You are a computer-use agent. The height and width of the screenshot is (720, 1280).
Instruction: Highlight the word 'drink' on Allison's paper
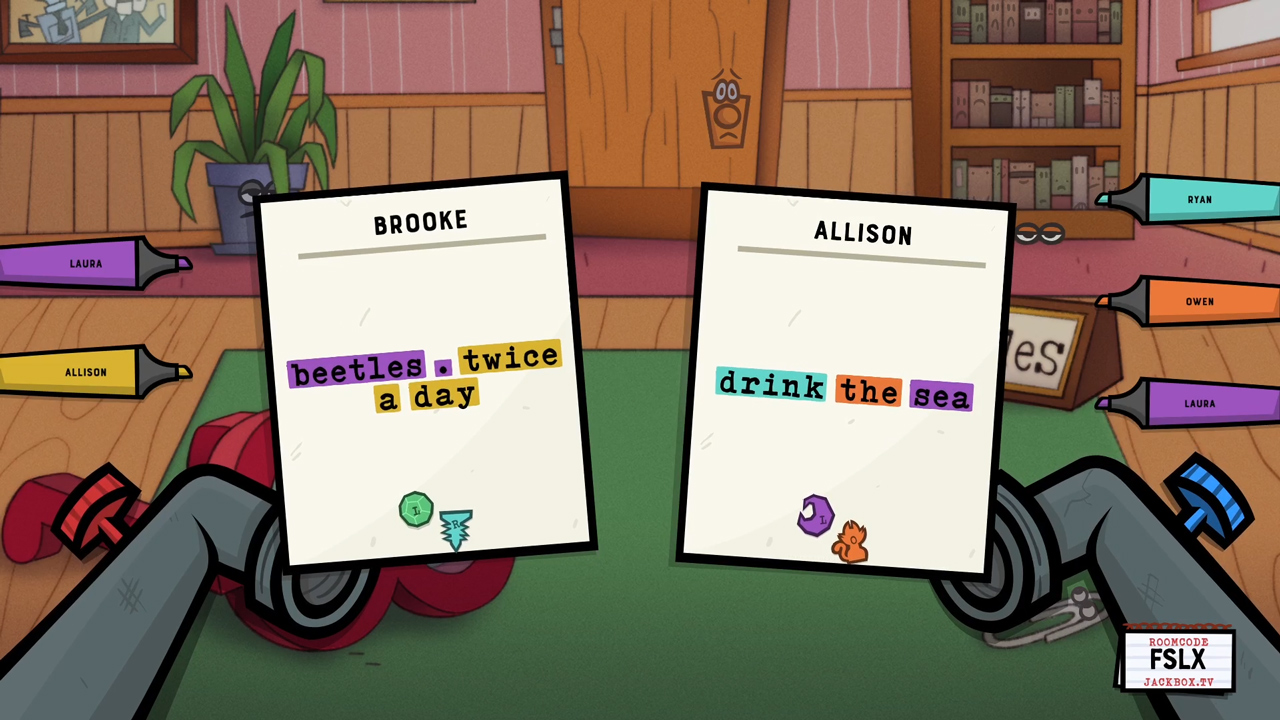pos(770,386)
